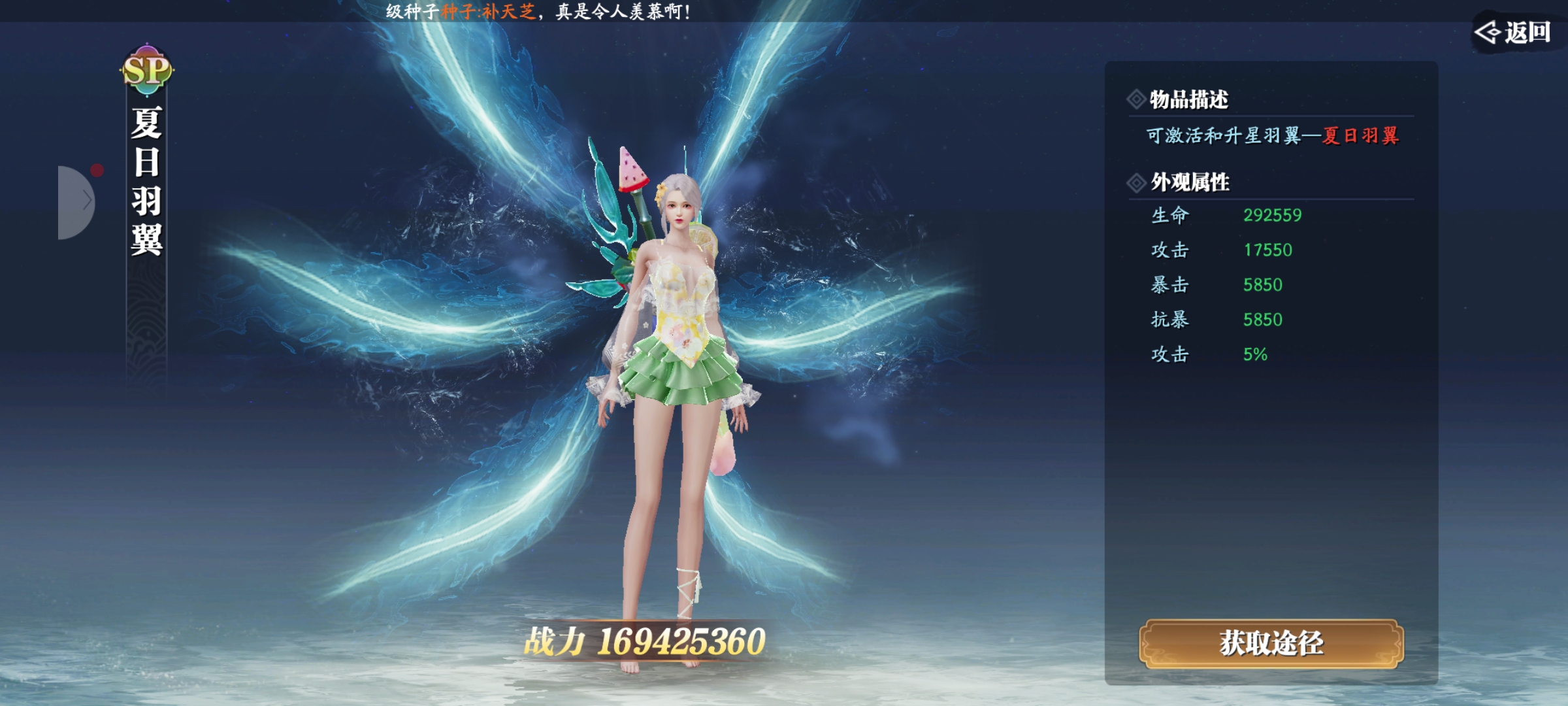The width and height of the screenshot is (1568, 706).
Task: Expand the left side arrow panel
Action: [78, 202]
